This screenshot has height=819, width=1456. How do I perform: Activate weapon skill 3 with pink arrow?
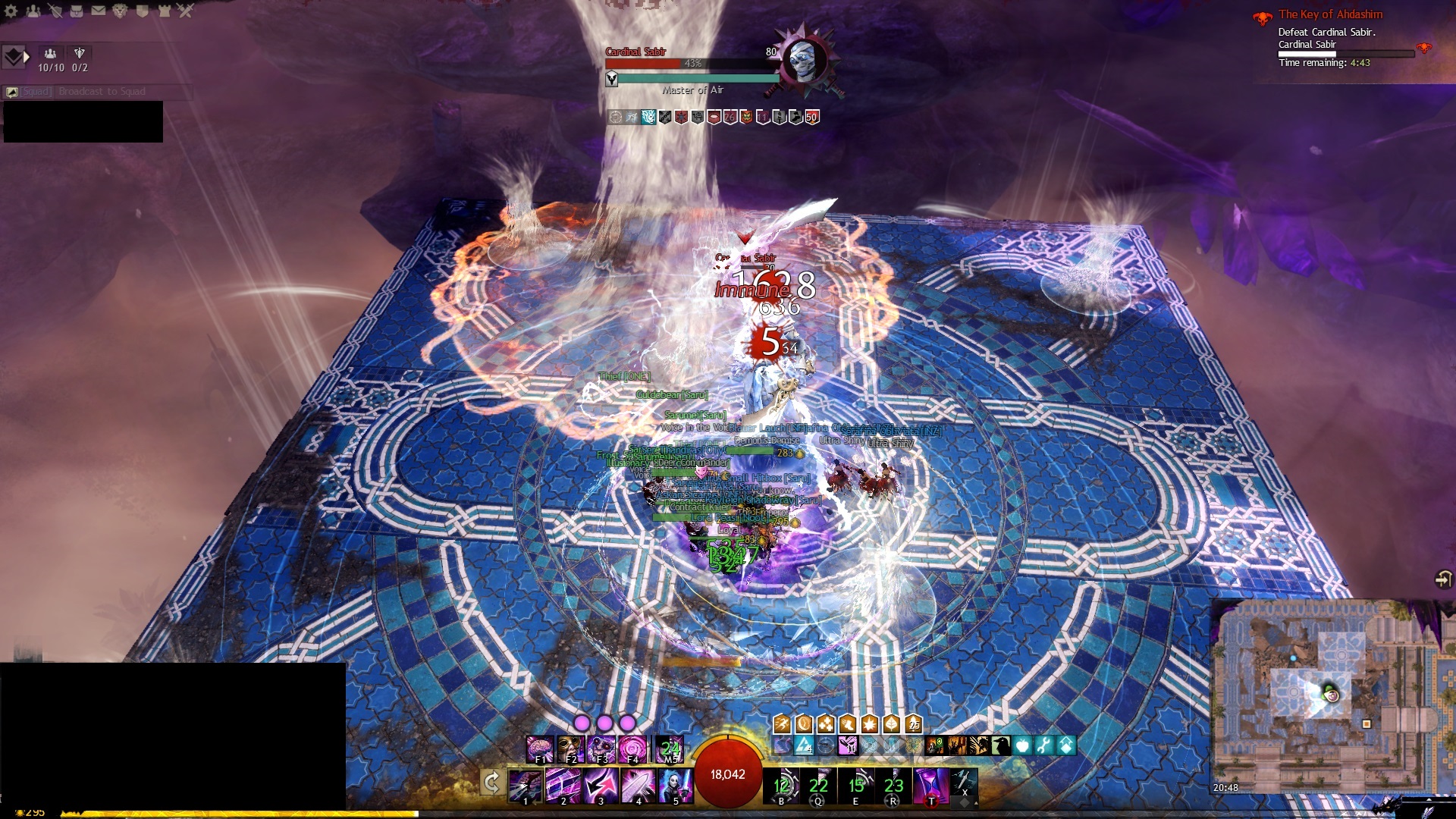[x=601, y=786]
